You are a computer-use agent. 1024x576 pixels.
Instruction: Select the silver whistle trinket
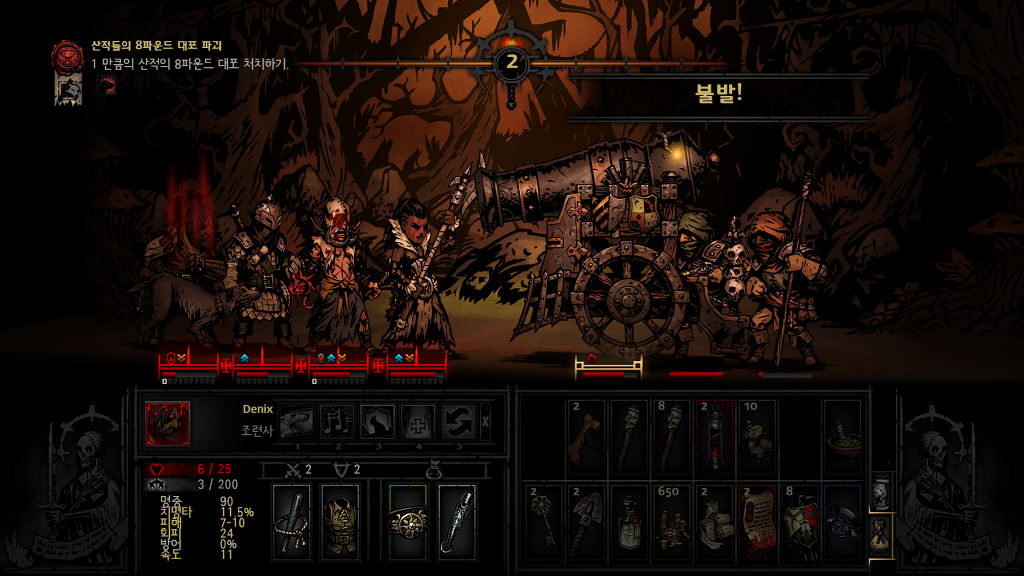(455, 518)
